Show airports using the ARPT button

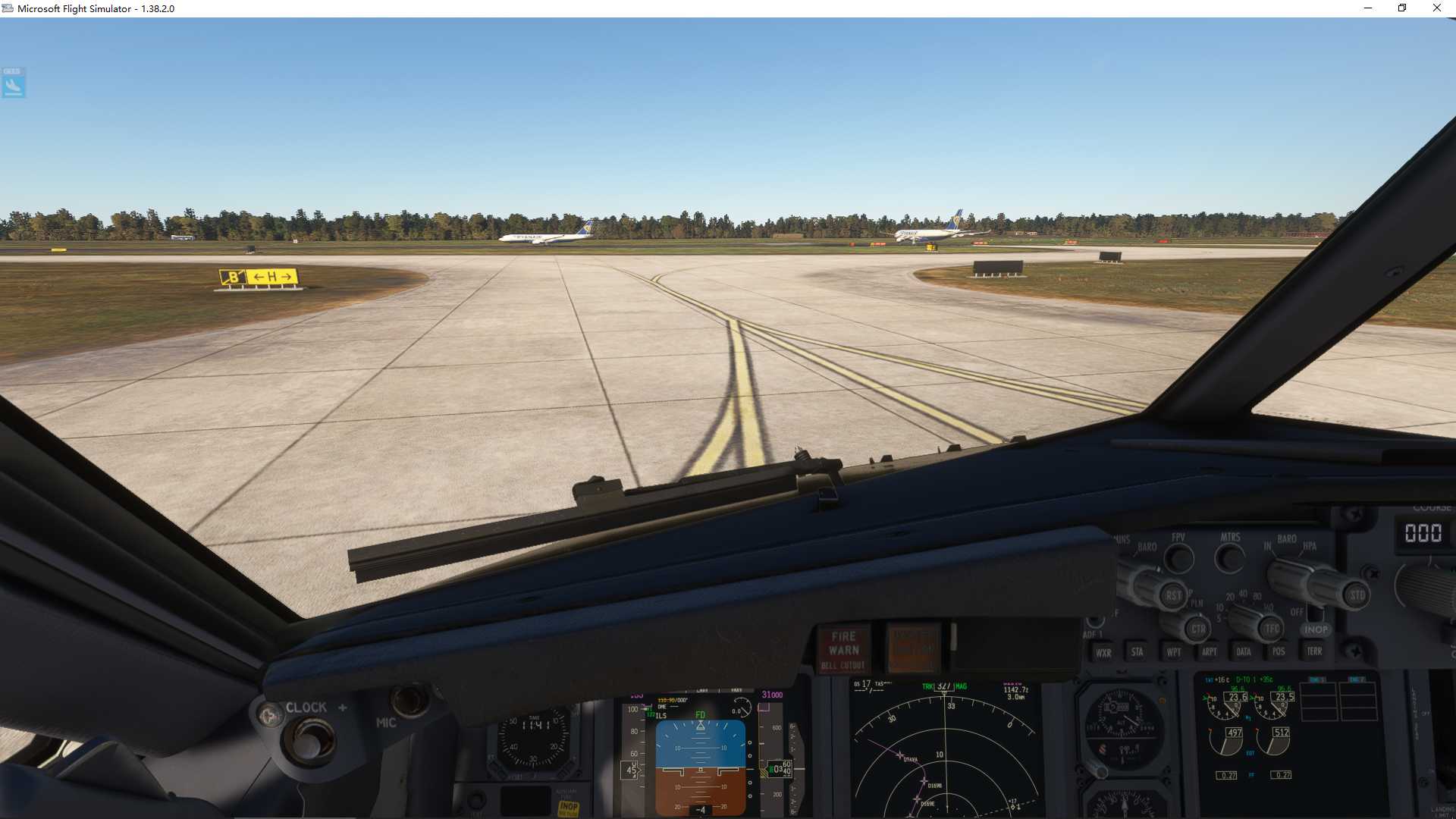tap(1210, 651)
